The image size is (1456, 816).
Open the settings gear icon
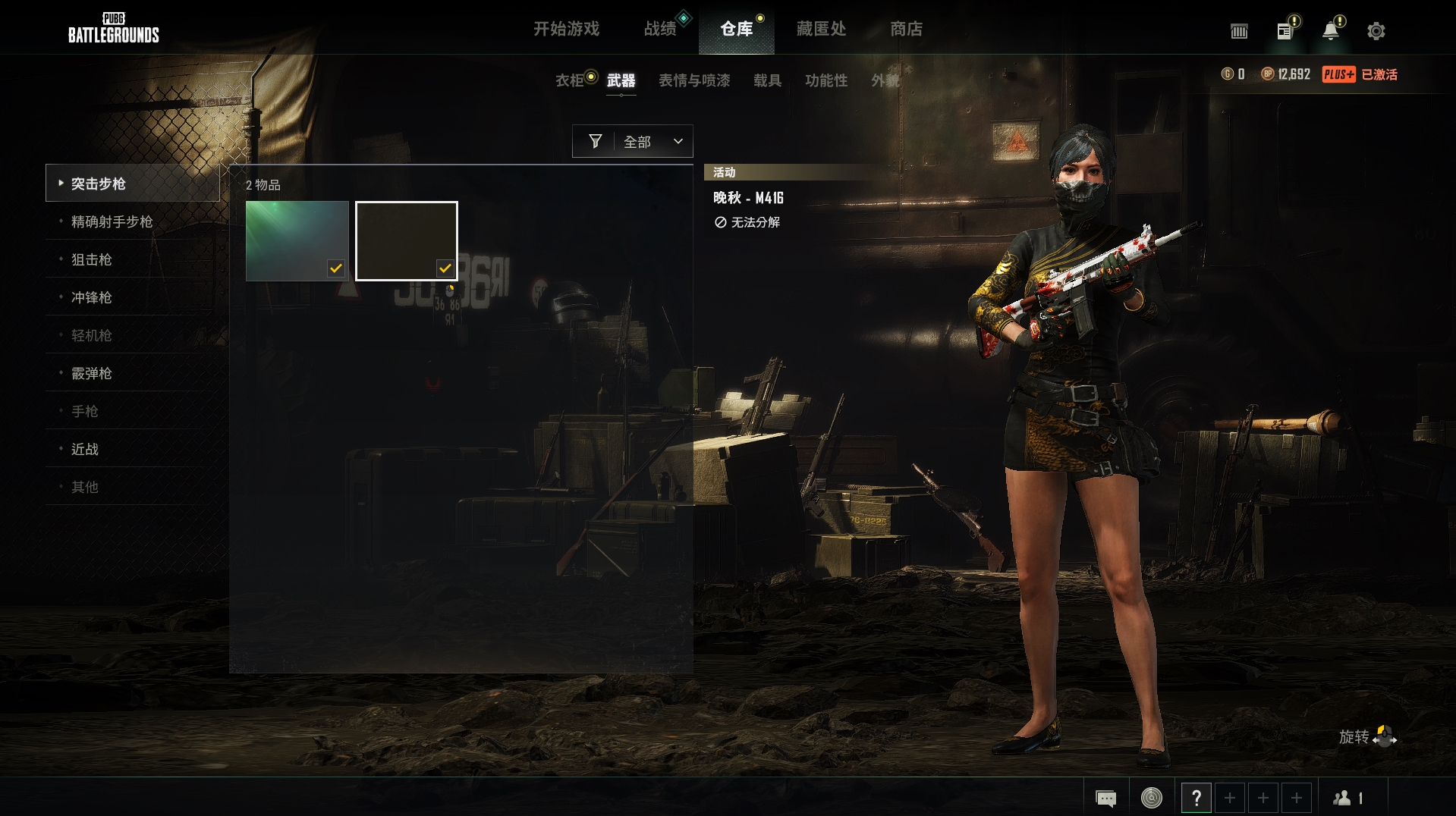pyautogui.click(x=1376, y=30)
